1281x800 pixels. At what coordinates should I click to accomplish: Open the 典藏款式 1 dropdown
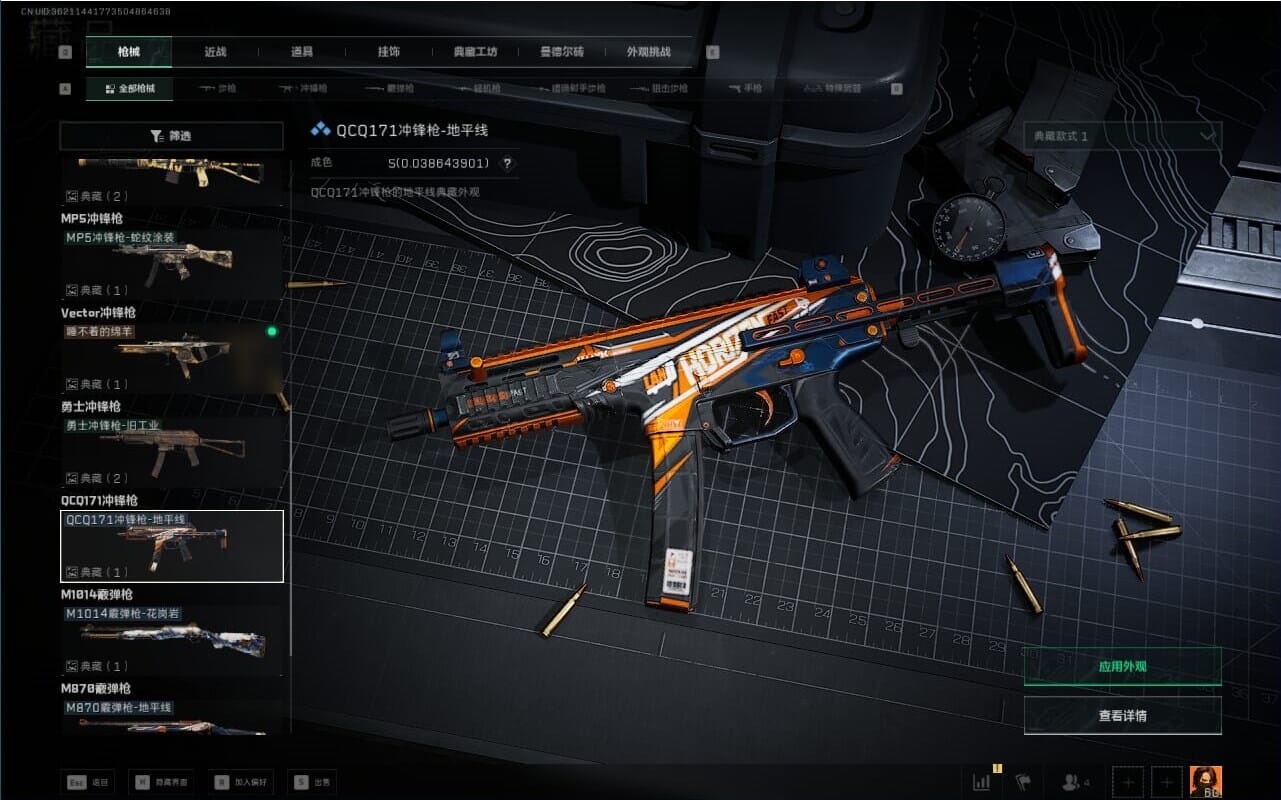[1122, 136]
